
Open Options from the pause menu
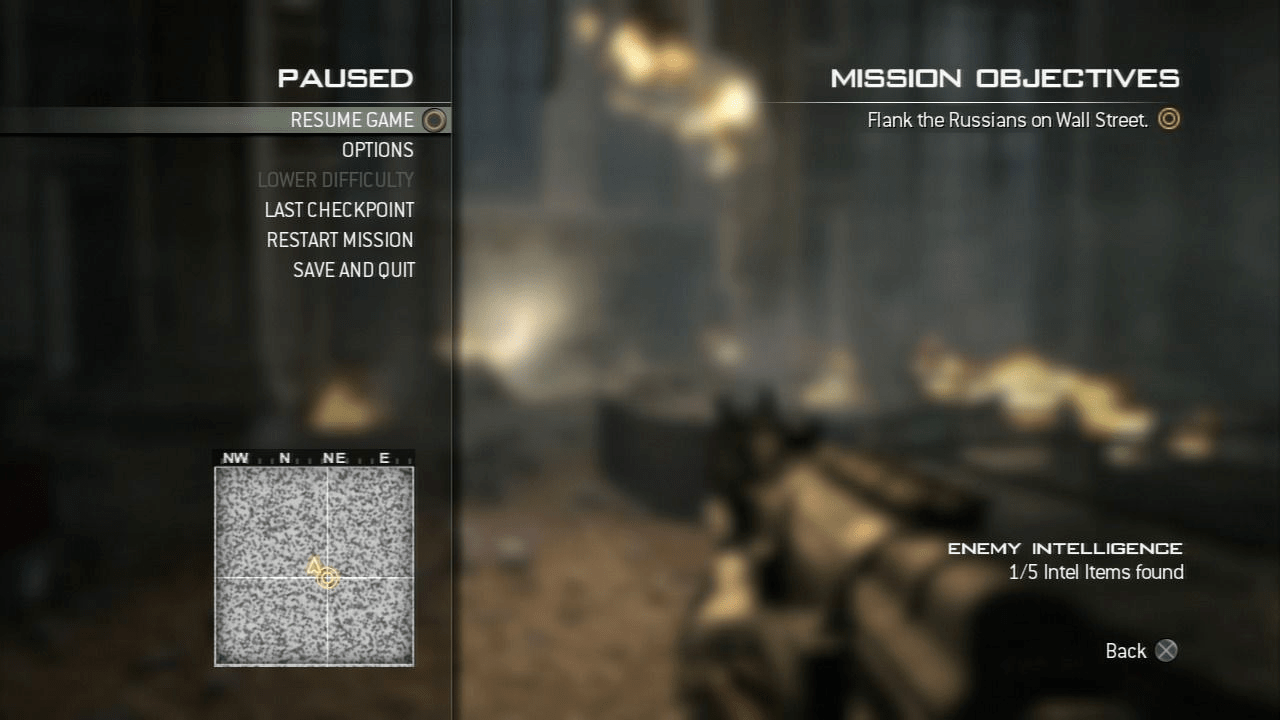(x=378, y=150)
